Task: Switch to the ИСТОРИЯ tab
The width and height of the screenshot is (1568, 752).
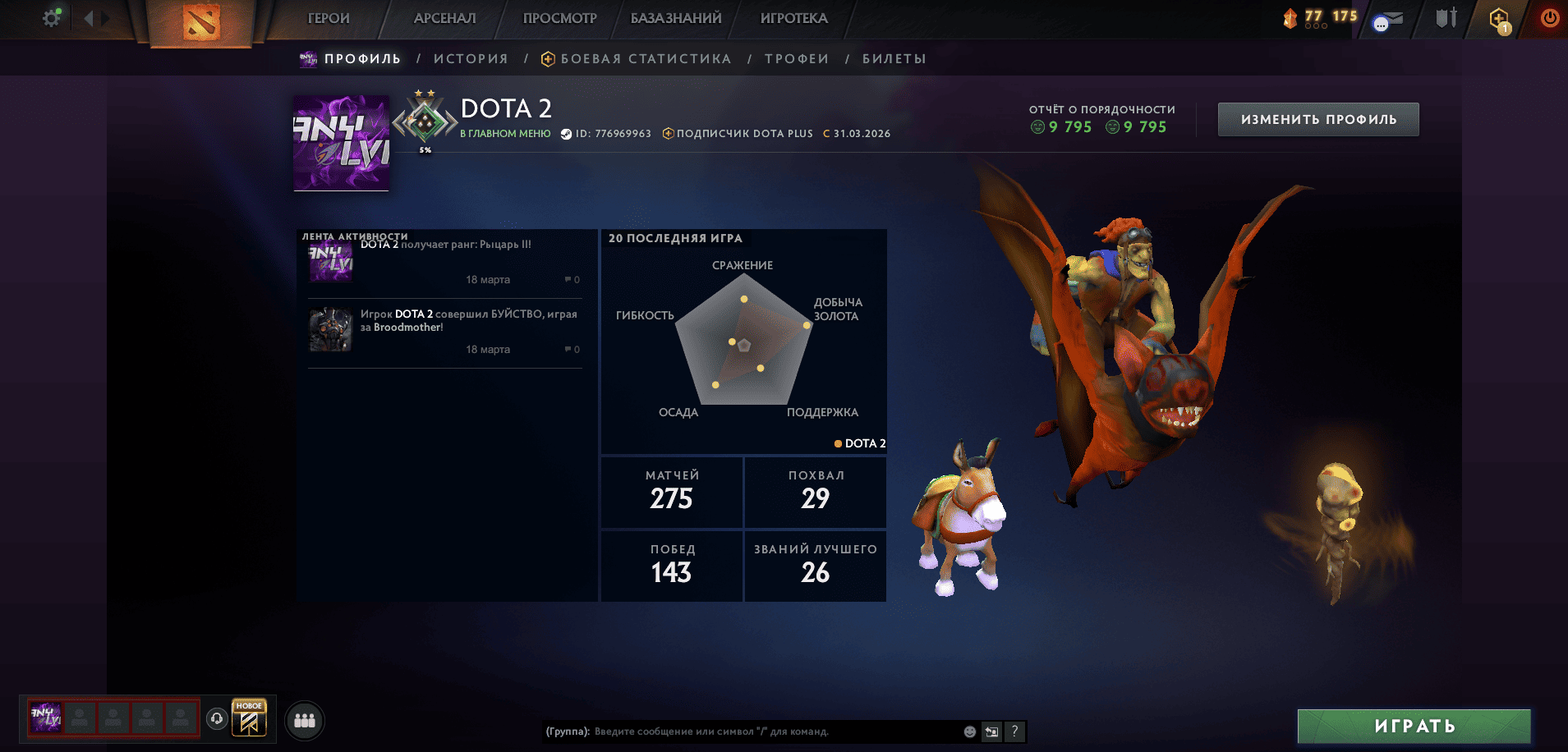Action: click(471, 58)
